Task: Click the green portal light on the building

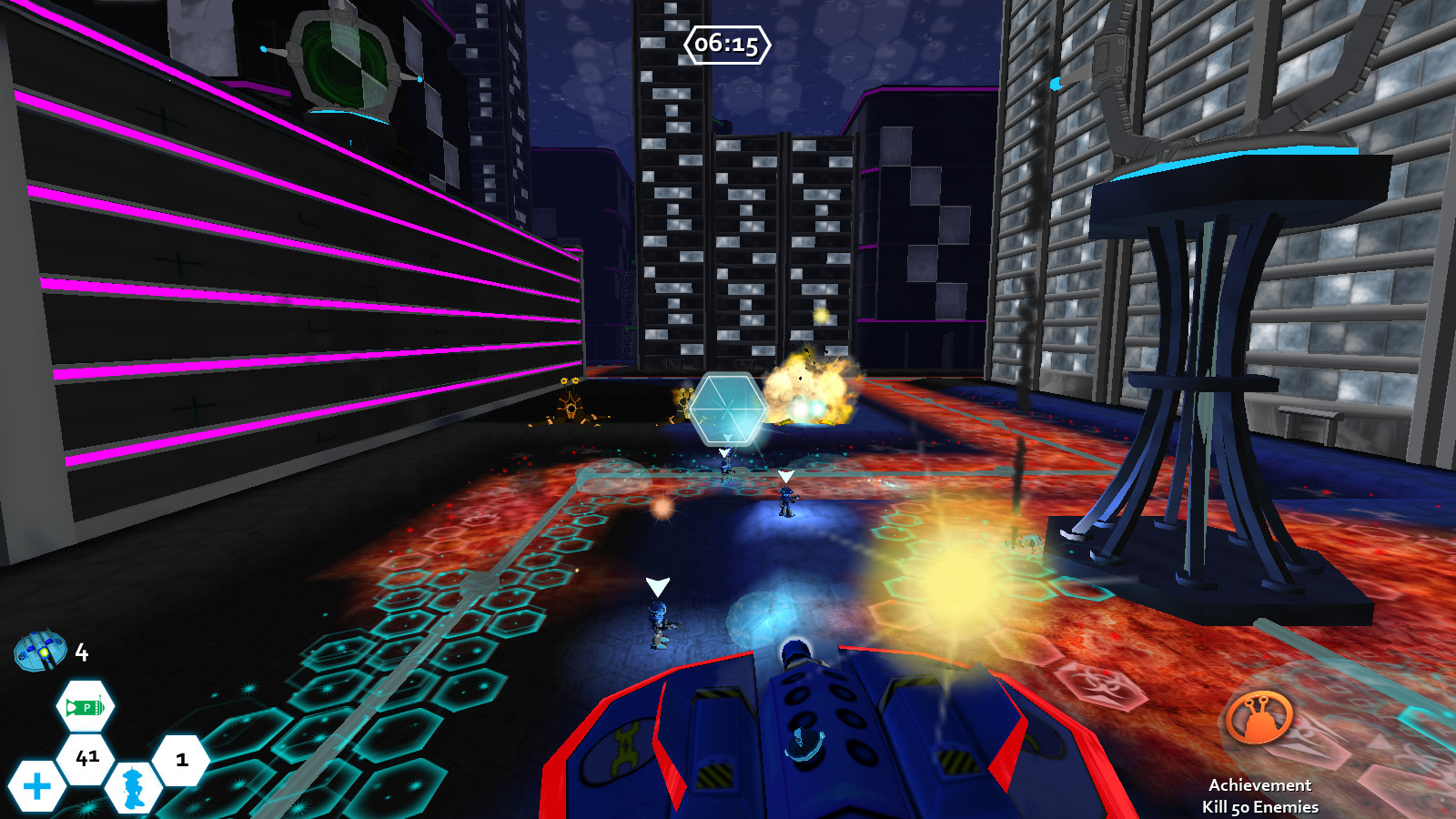Action: [343, 66]
